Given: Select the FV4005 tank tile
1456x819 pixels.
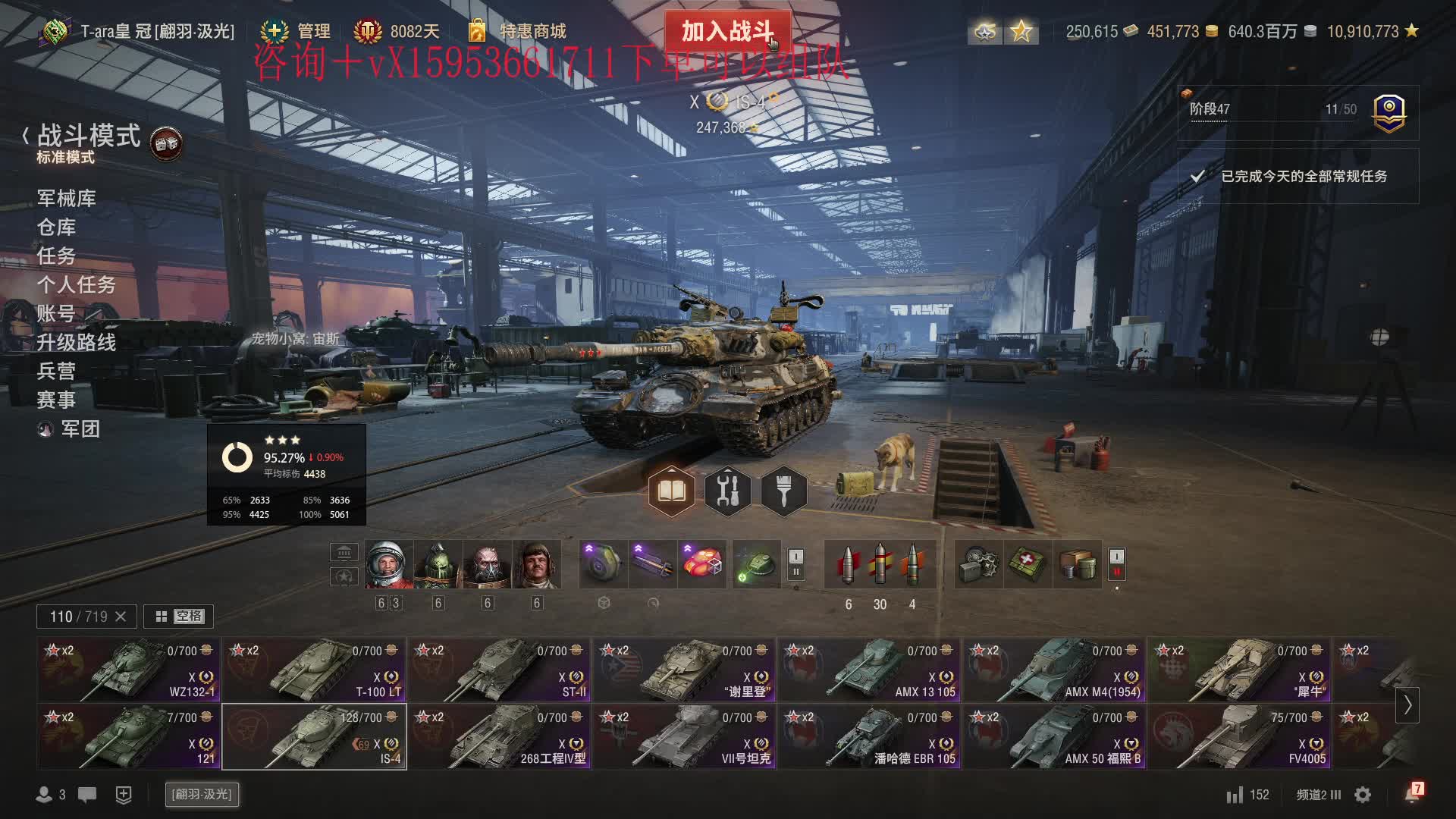Looking at the screenshot, I should point(1239,736).
